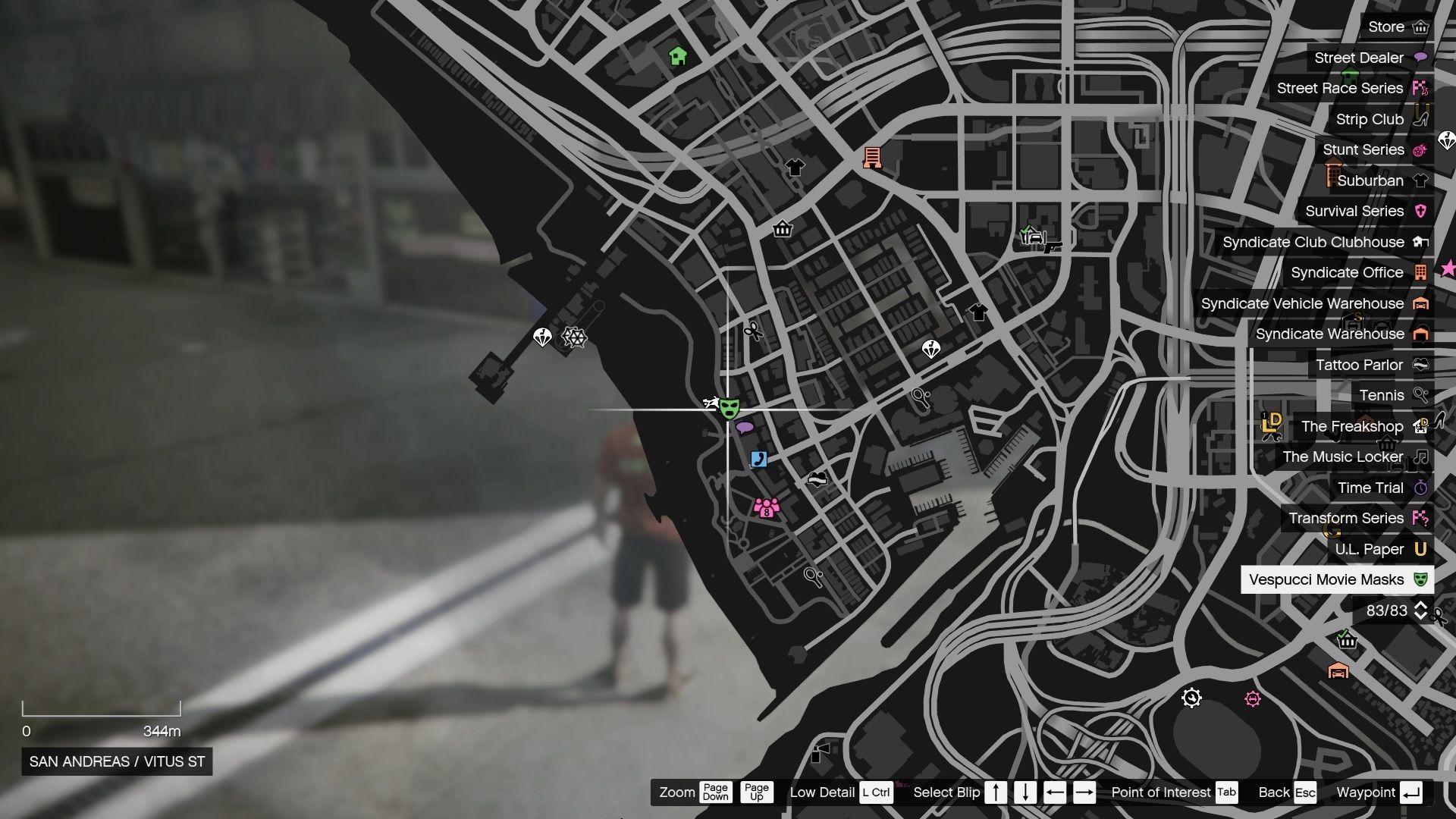
Task: Click the green mask blip on map
Action: pyautogui.click(x=729, y=409)
